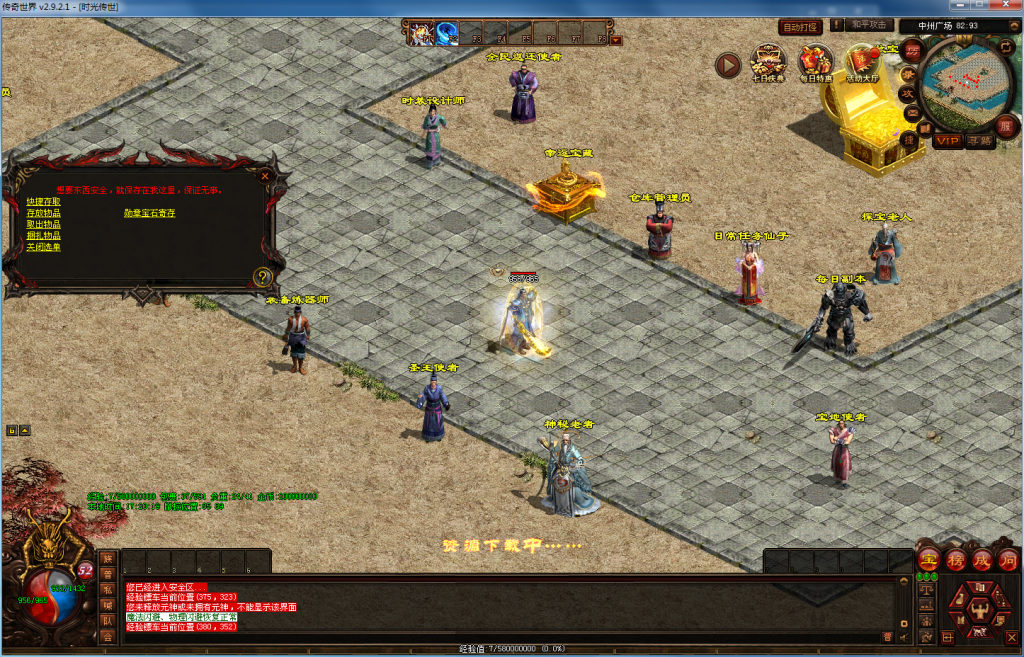Toggle the 自动打怪 auto-fight button
The image size is (1024, 657).
coord(800,27)
